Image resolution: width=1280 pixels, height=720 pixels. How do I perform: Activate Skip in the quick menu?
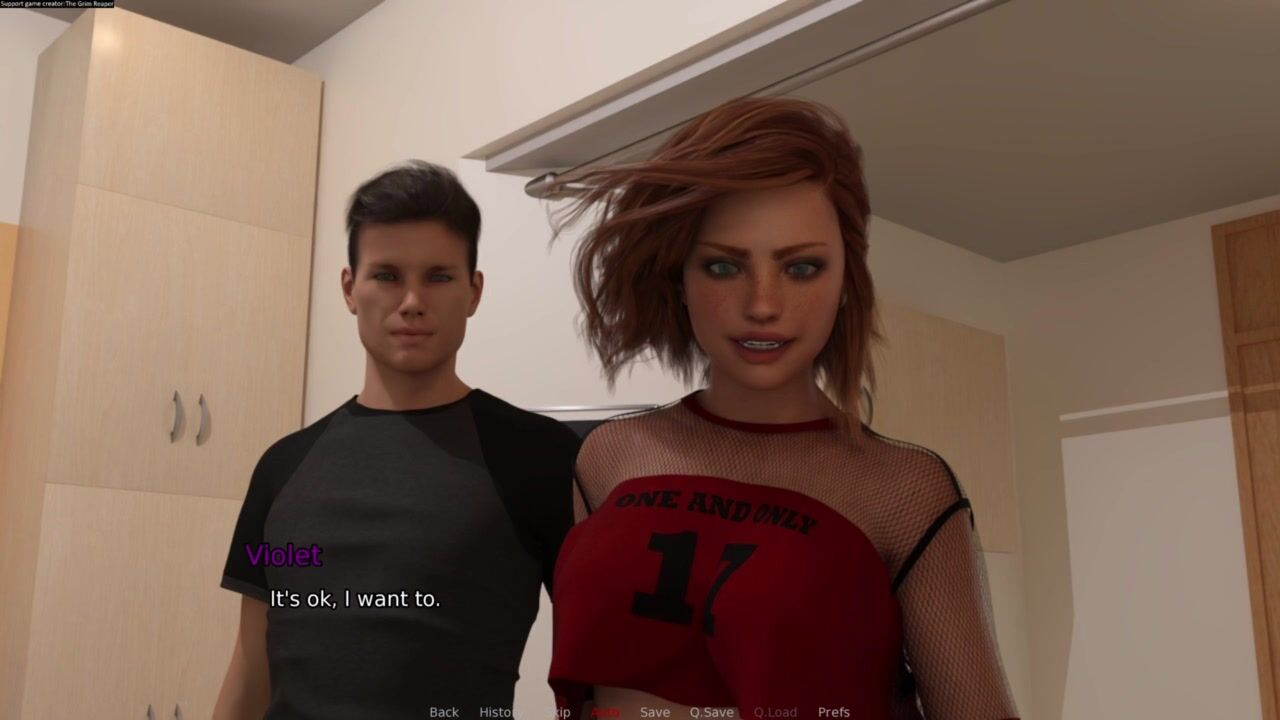click(x=556, y=712)
